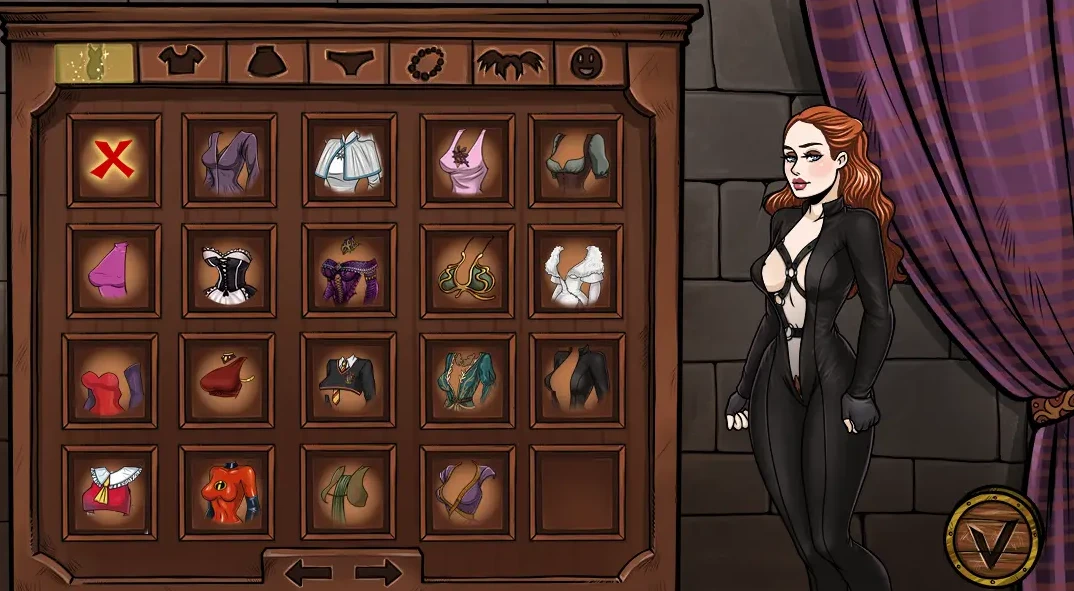Select the underwear category tab

[347, 63]
